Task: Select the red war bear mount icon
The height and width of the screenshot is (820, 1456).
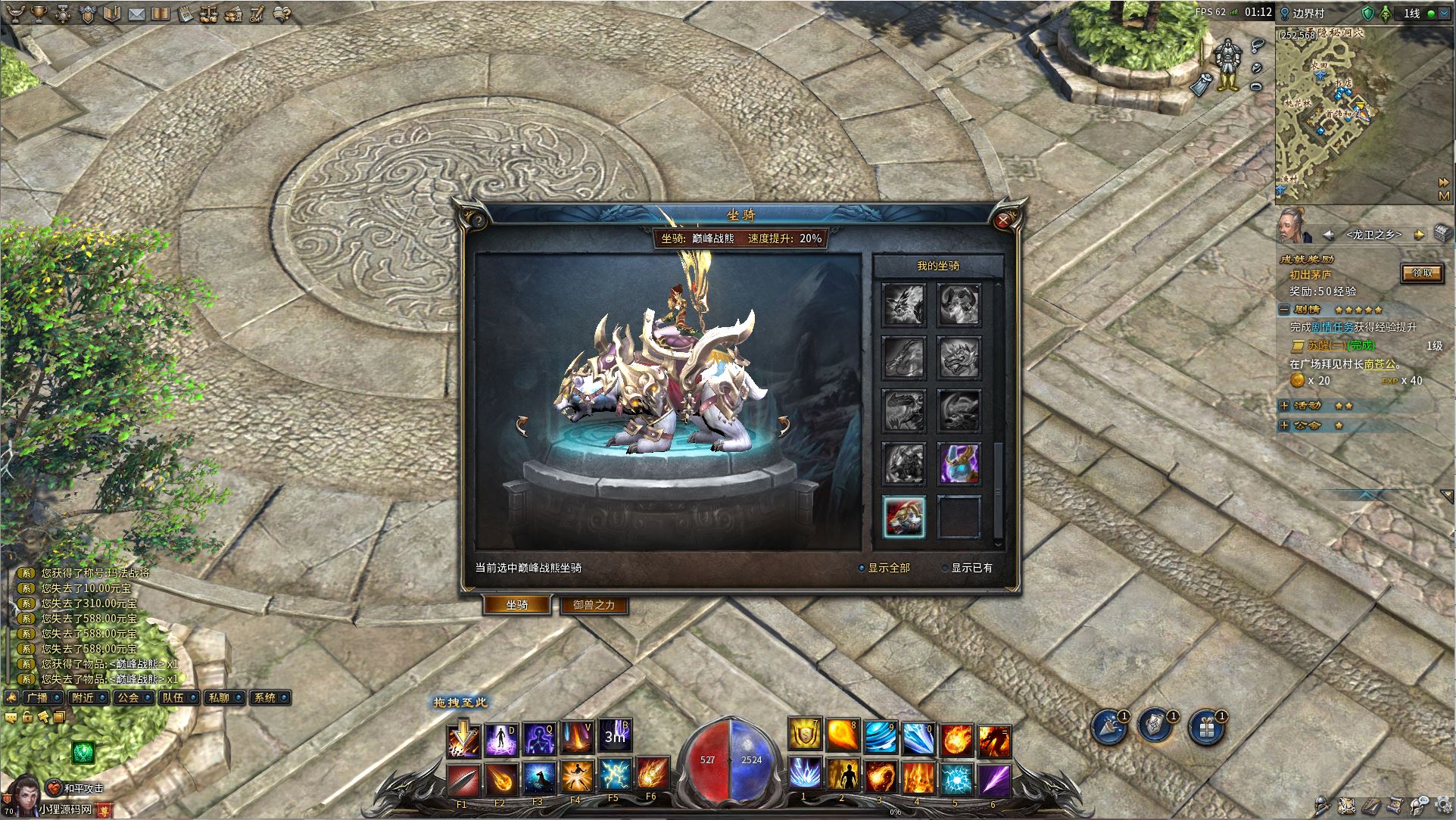Action: [x=904, y=518]
